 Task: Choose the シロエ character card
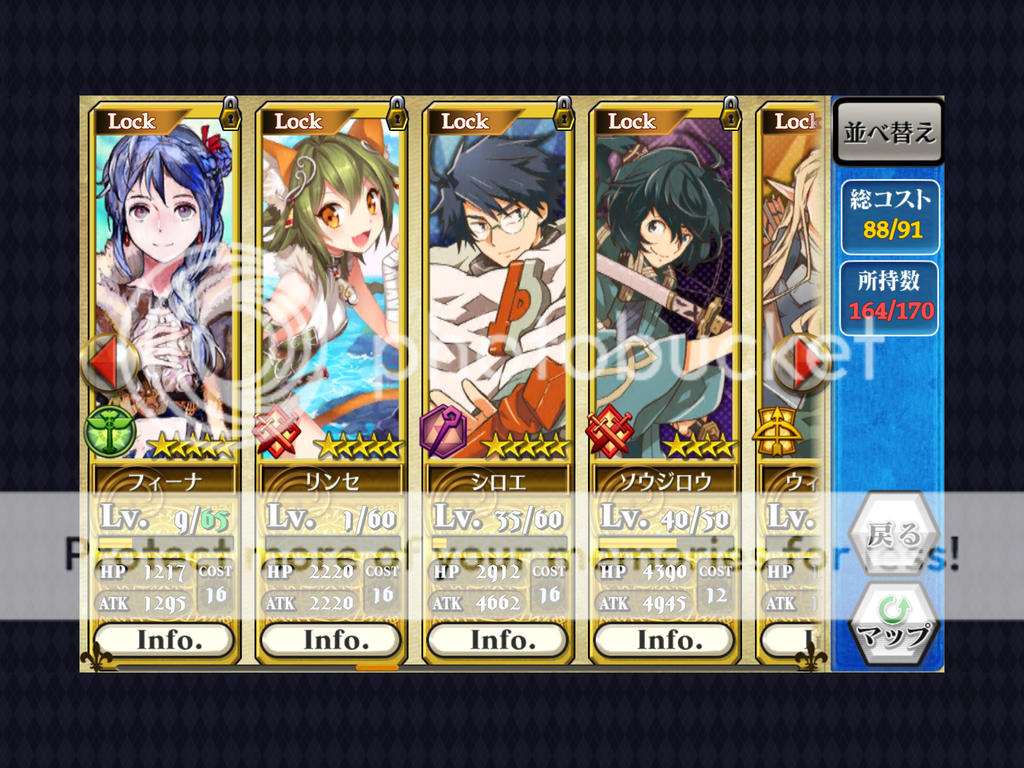pos(497,290)
